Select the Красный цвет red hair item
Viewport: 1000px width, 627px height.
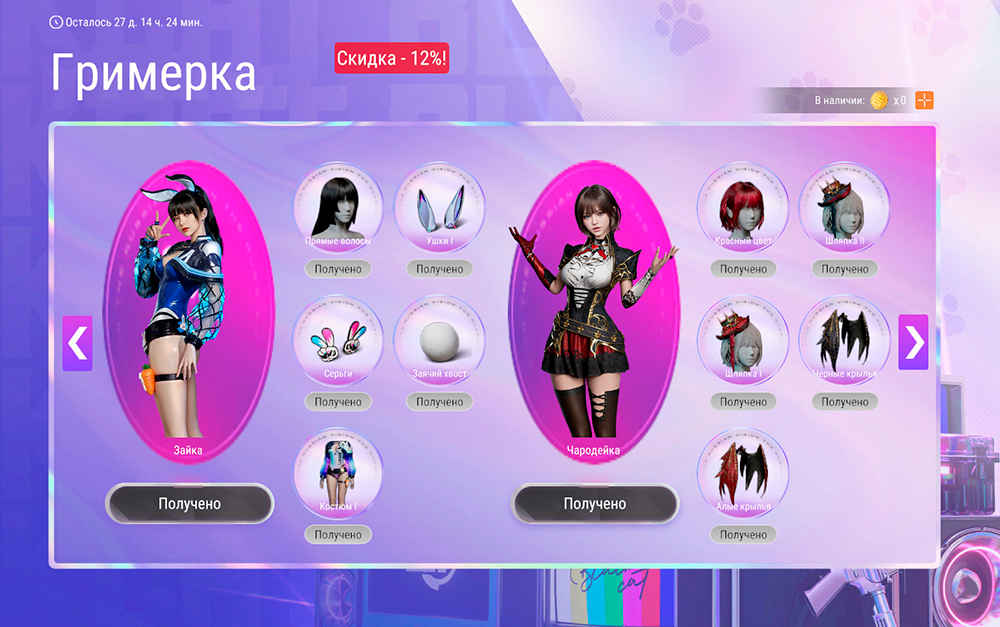tap(743, 207)
